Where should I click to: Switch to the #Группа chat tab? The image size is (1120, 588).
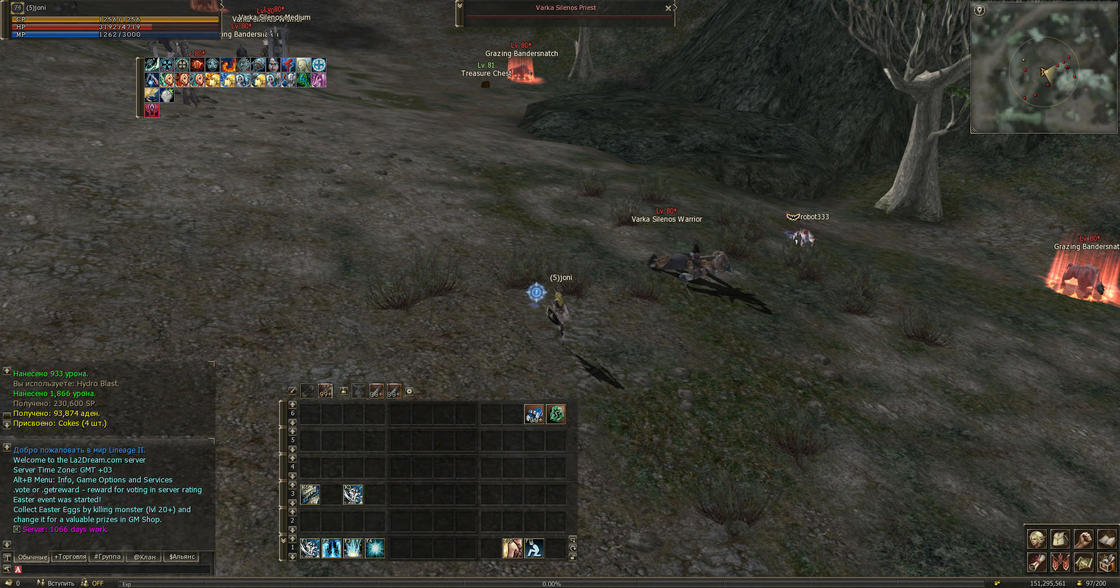107,557
